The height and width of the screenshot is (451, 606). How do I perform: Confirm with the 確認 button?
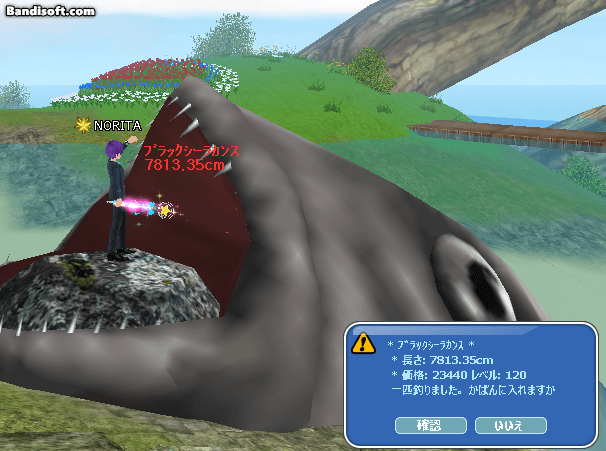tap(430, 425)
